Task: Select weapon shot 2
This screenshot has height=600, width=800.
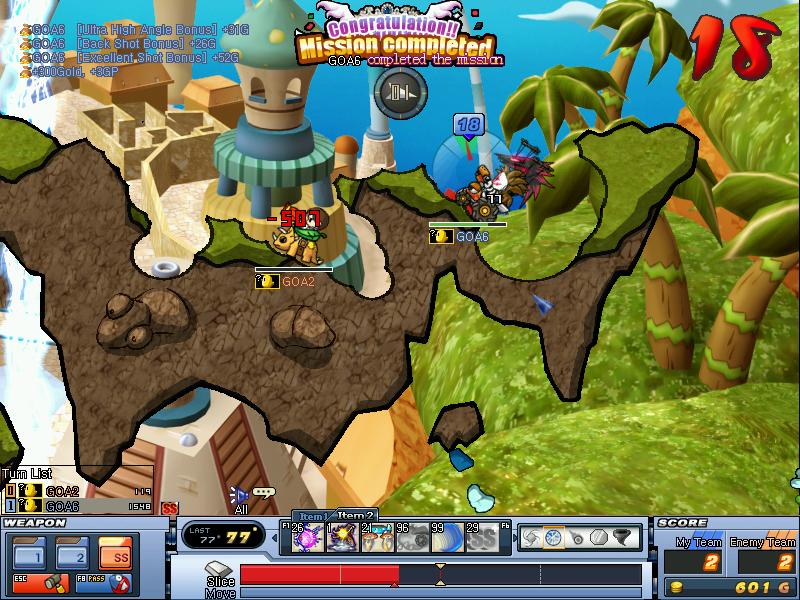Action: [x=71, y=552]
